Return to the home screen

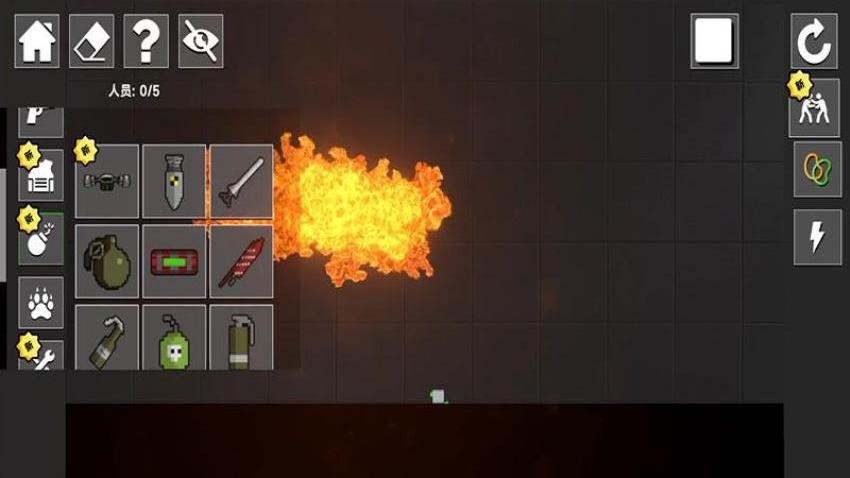37,41
